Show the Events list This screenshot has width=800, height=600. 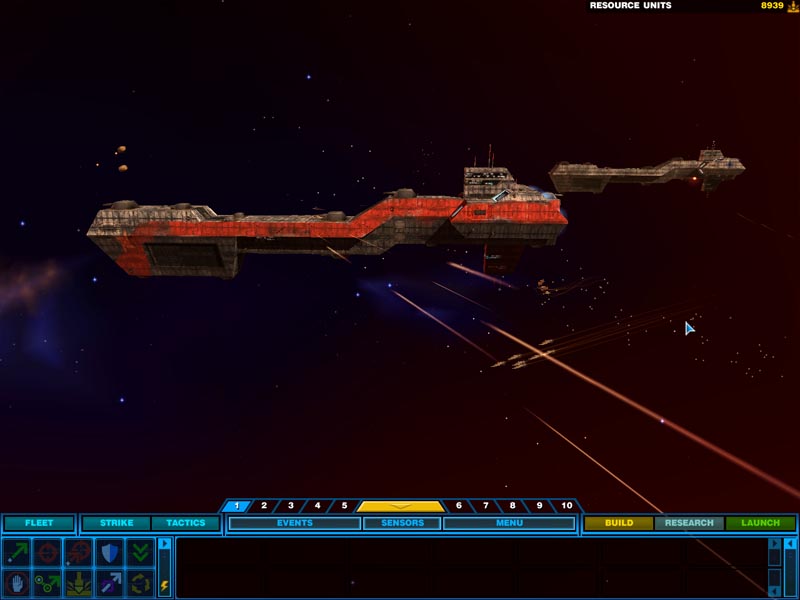tap(295, 523)
